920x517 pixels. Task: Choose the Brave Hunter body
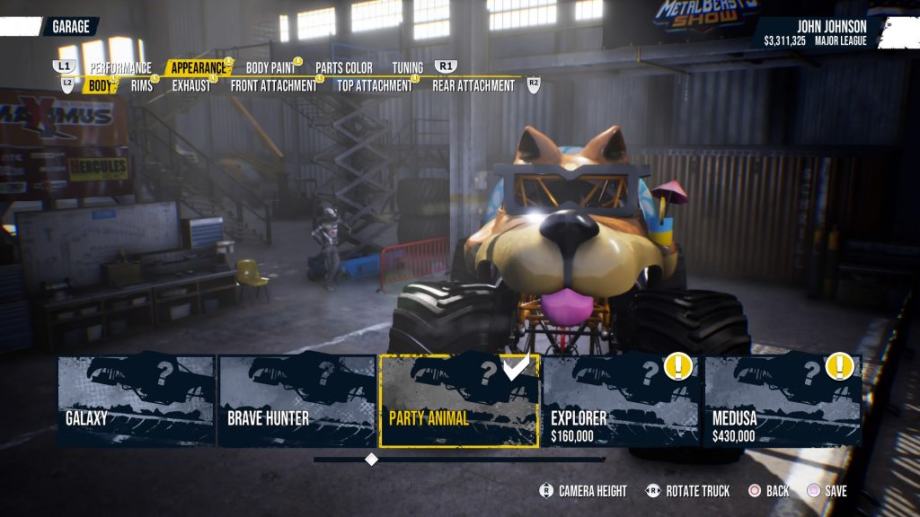[297, 400]
